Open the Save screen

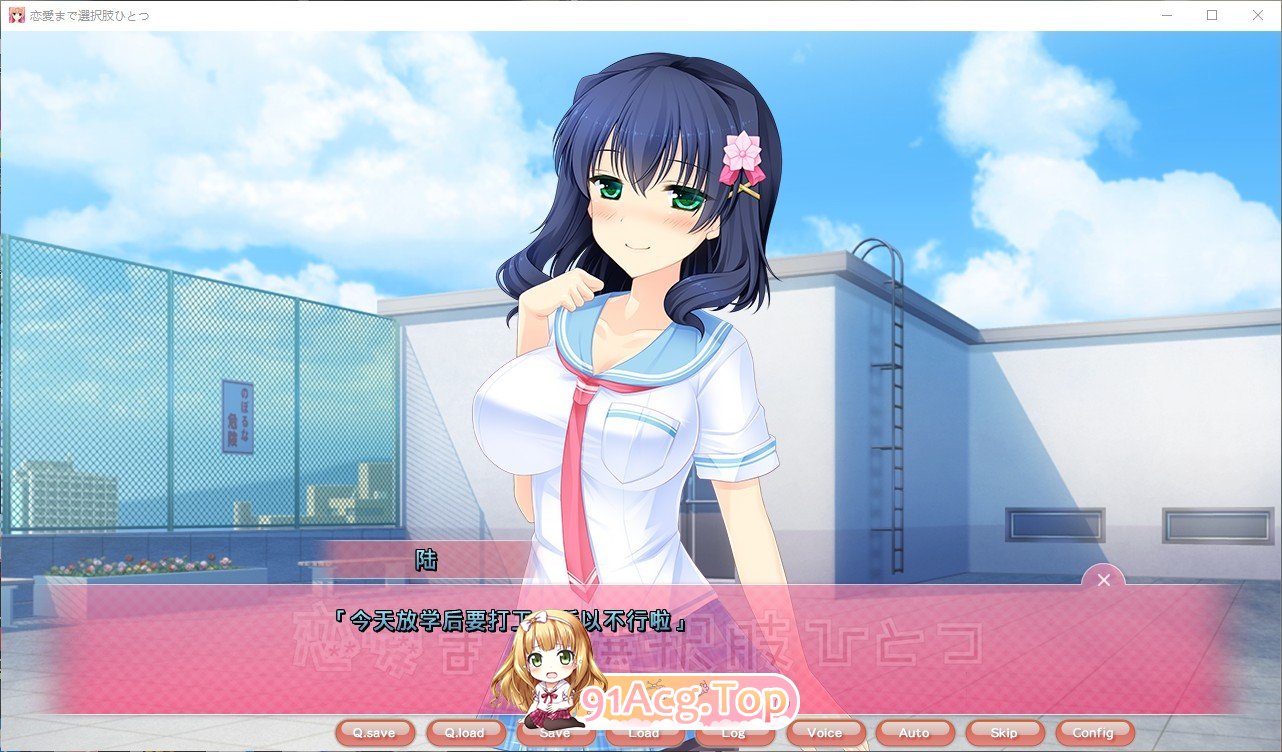(554, 732)
